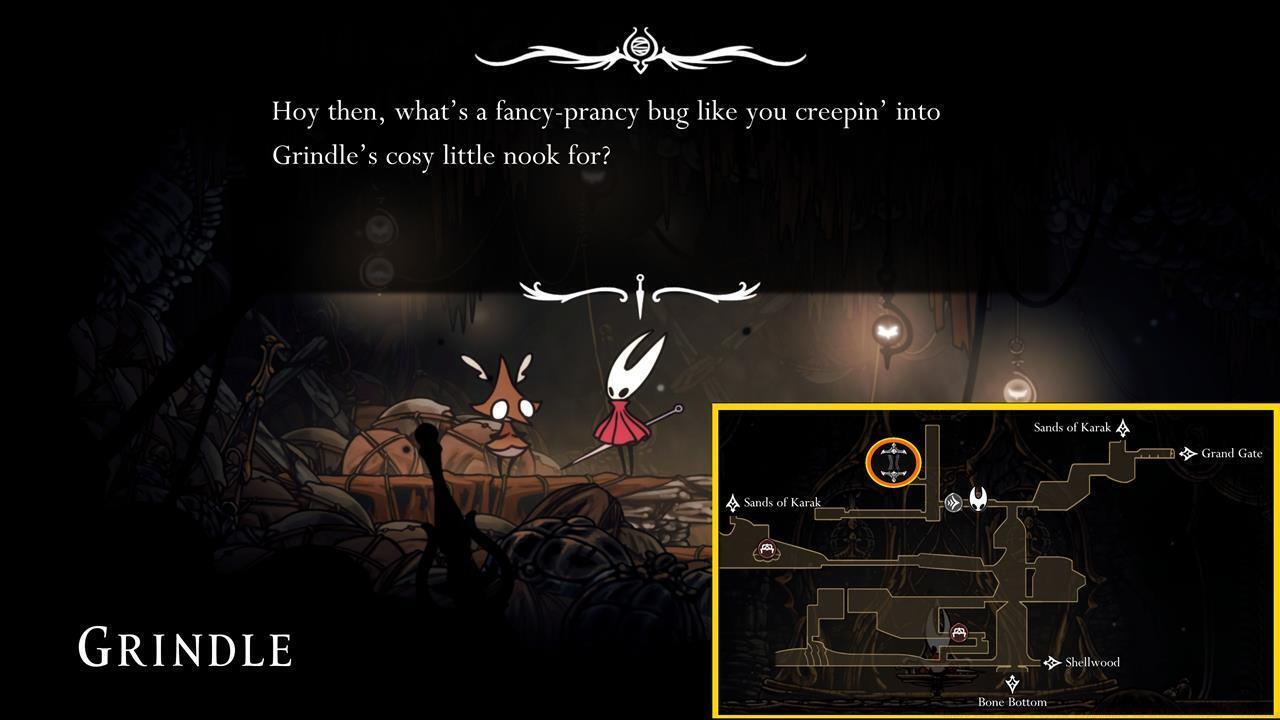Click the spool emblem flourish at top center
1280x720 pixels.
[641, 47]
